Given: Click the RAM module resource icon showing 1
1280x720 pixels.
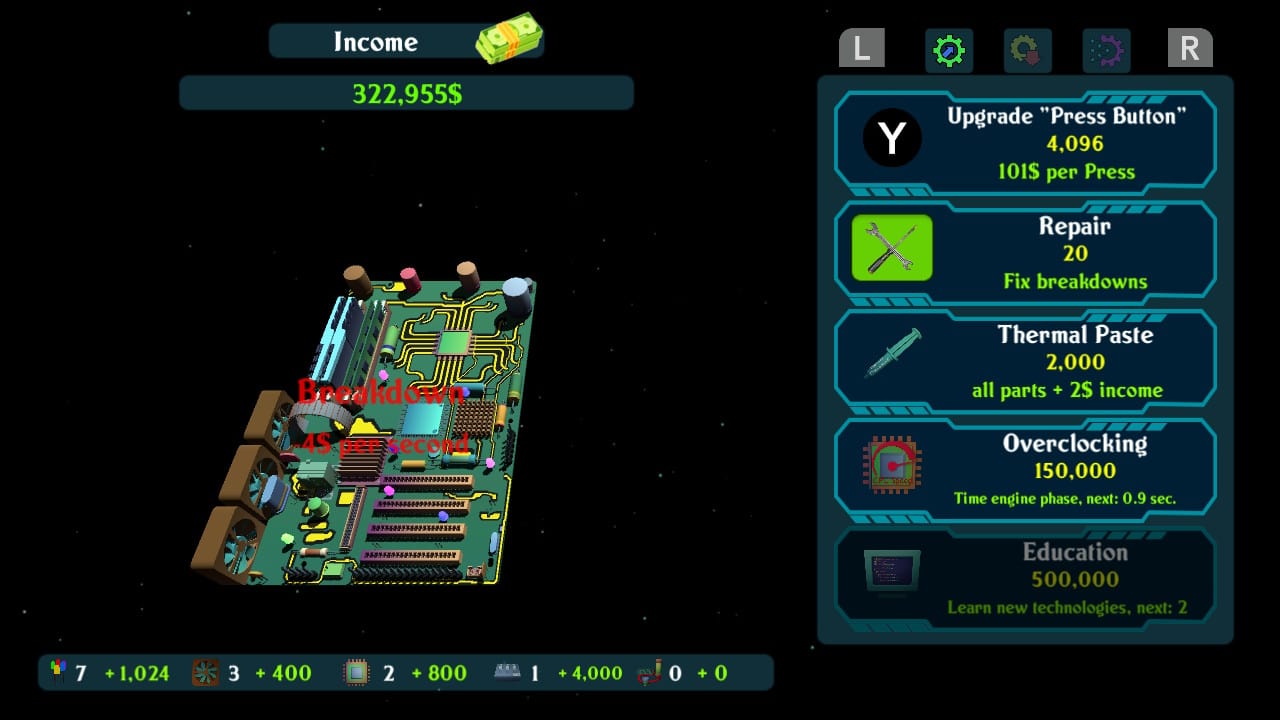Looking at the screenshot, I should [508, 672].
